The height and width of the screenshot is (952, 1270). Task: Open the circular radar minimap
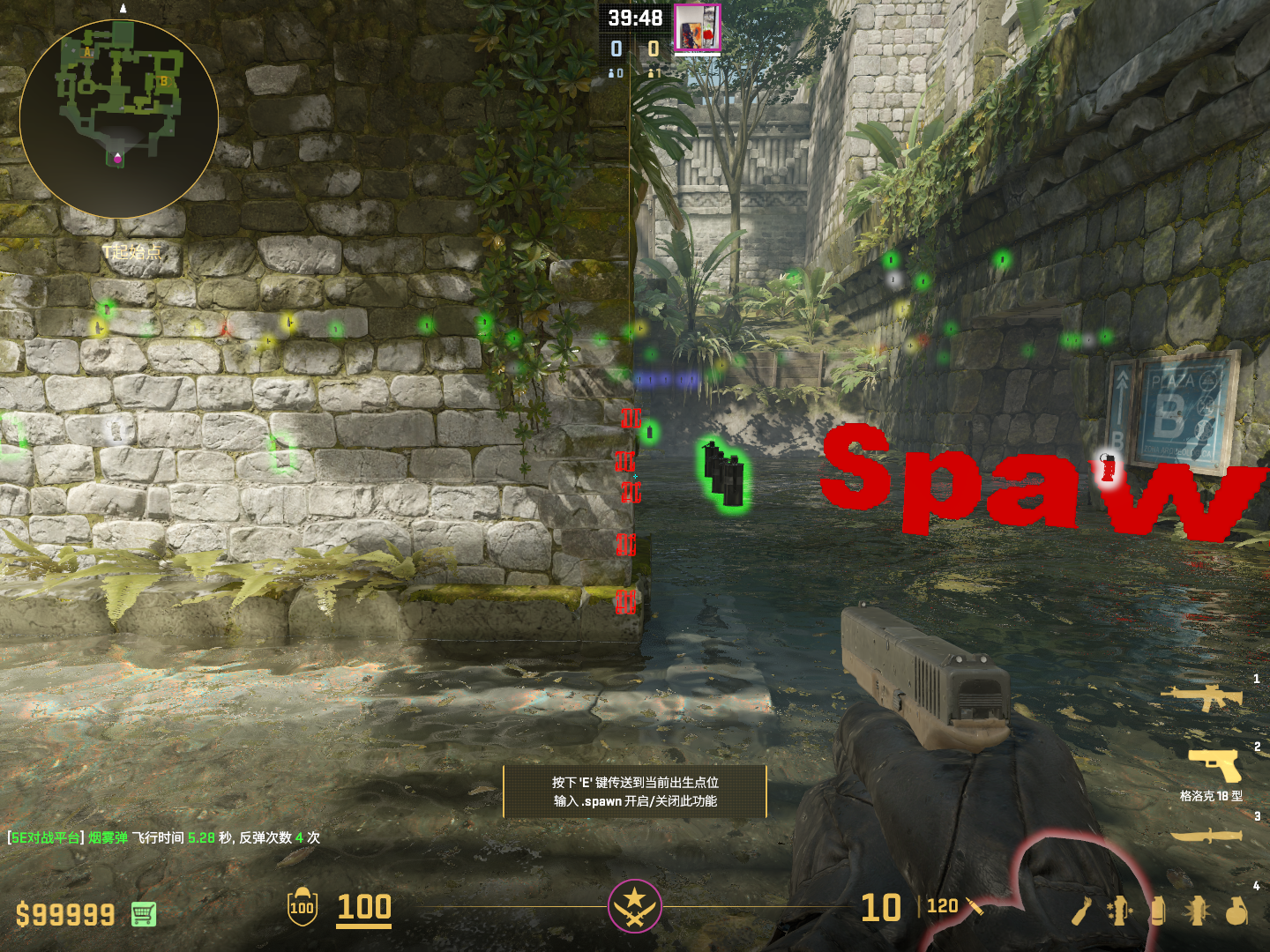coord(119,119)
